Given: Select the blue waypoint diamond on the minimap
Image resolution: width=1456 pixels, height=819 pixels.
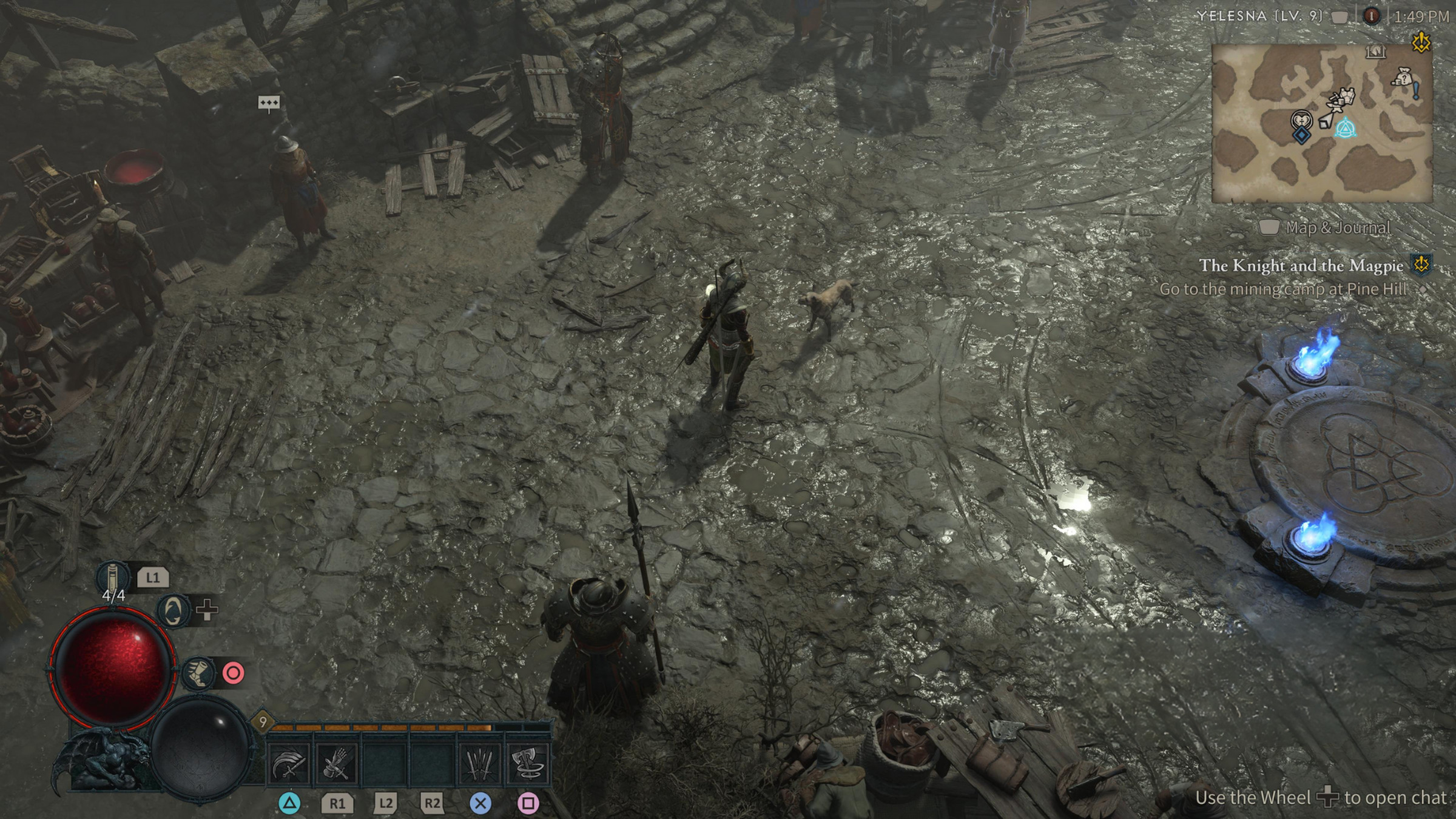Looking at the screenshot, I should click(x=1303, y=135).
